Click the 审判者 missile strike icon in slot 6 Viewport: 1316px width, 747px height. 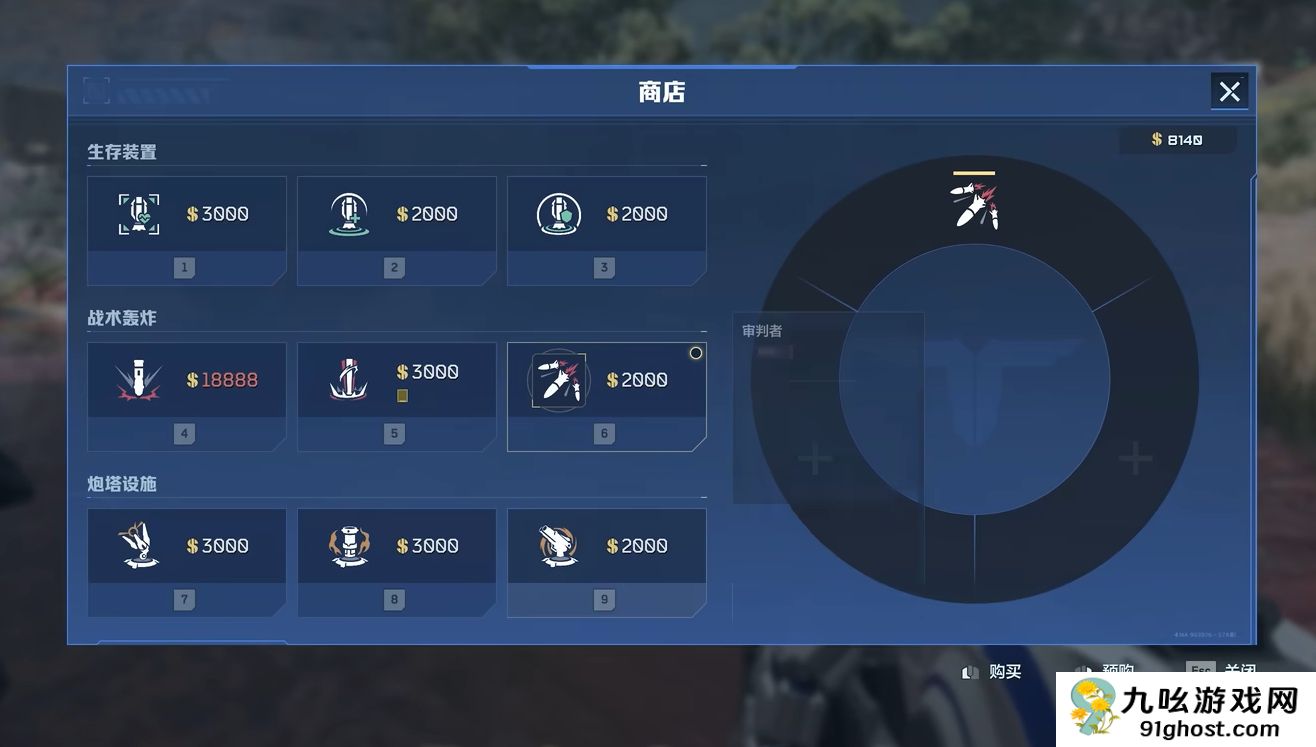coord(558,379)
